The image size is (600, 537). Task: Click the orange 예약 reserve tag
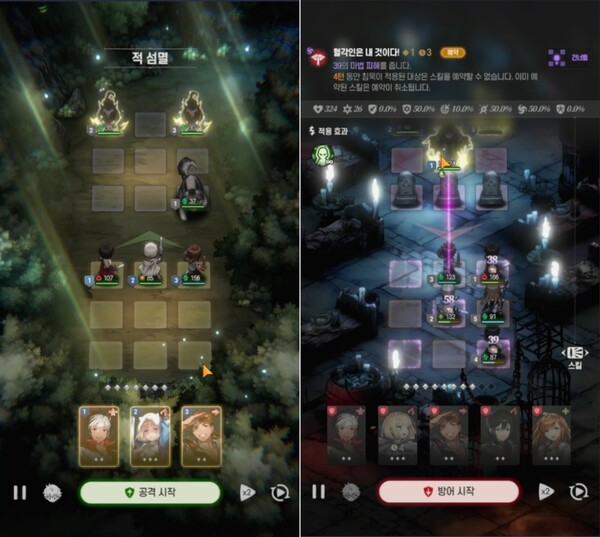click(x=453, y=50)
